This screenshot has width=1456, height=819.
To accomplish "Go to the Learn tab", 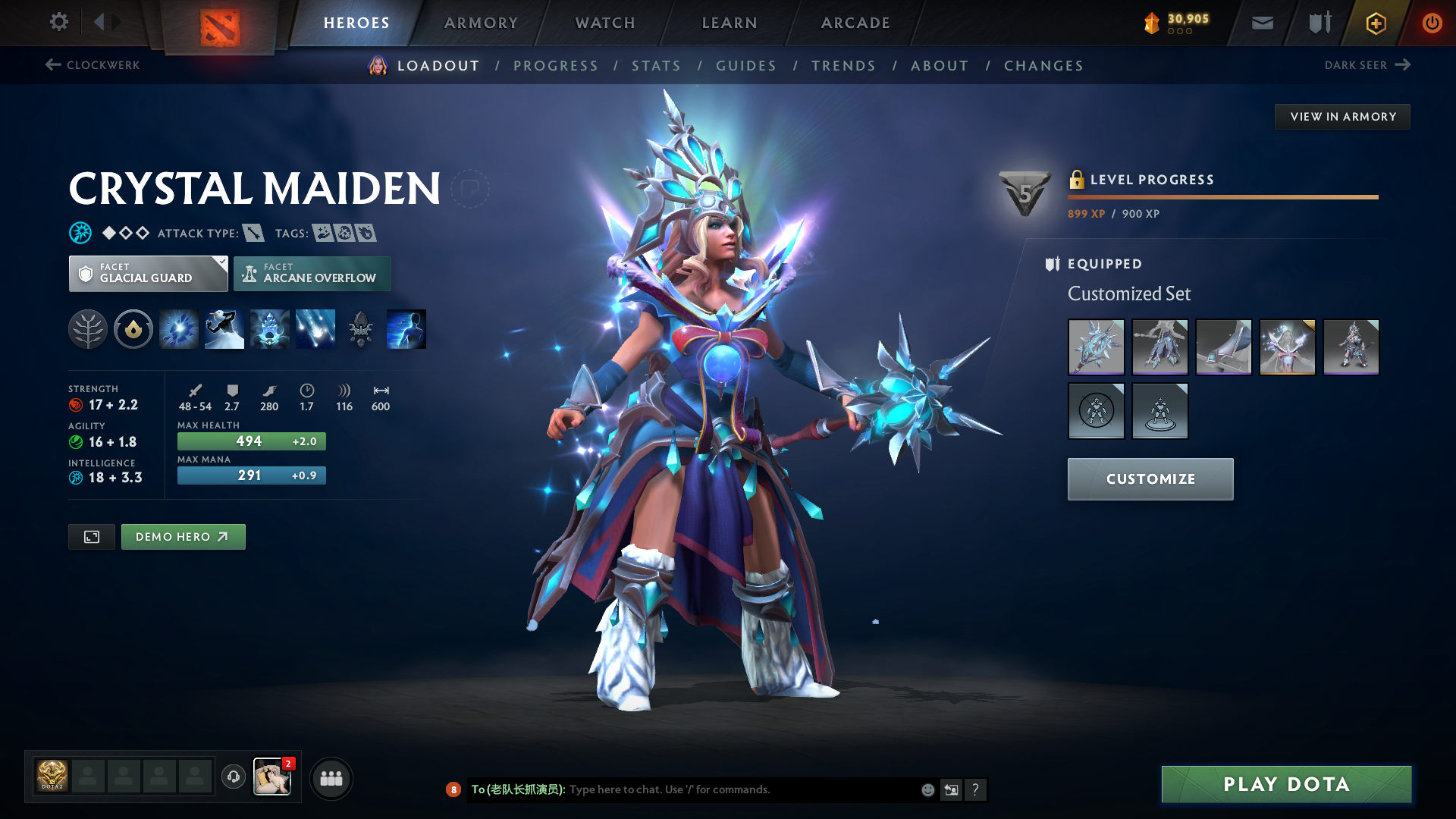I will (x=730, y=23).
